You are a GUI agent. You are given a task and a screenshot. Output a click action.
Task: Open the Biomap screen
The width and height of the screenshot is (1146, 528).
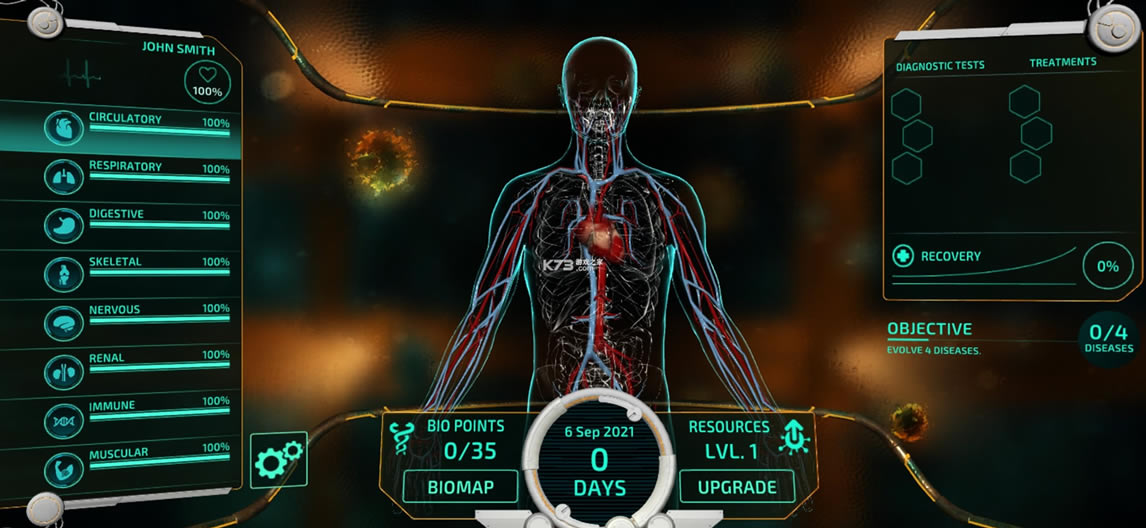[460, 487]
